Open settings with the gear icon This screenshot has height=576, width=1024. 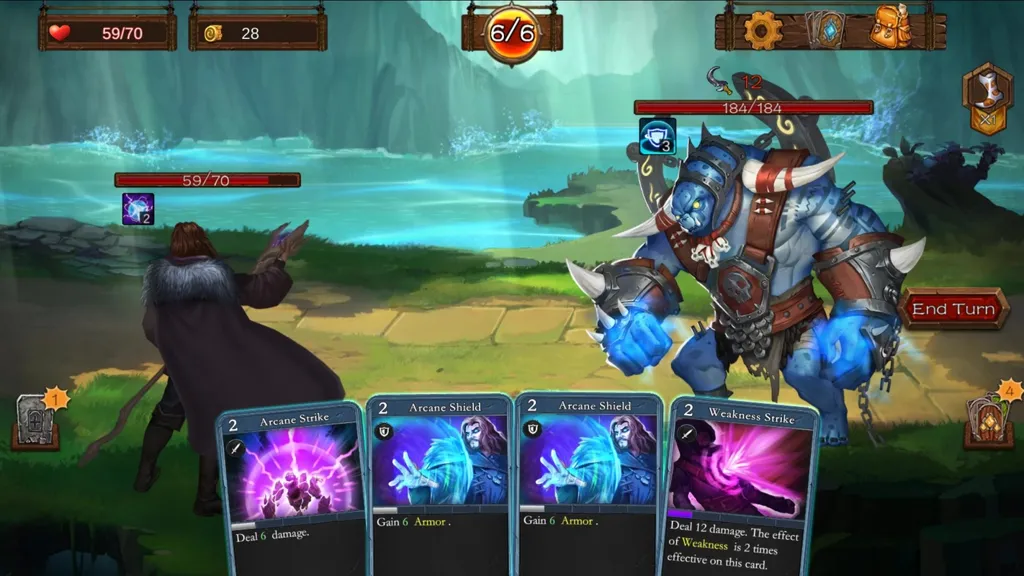click(762, 30)
